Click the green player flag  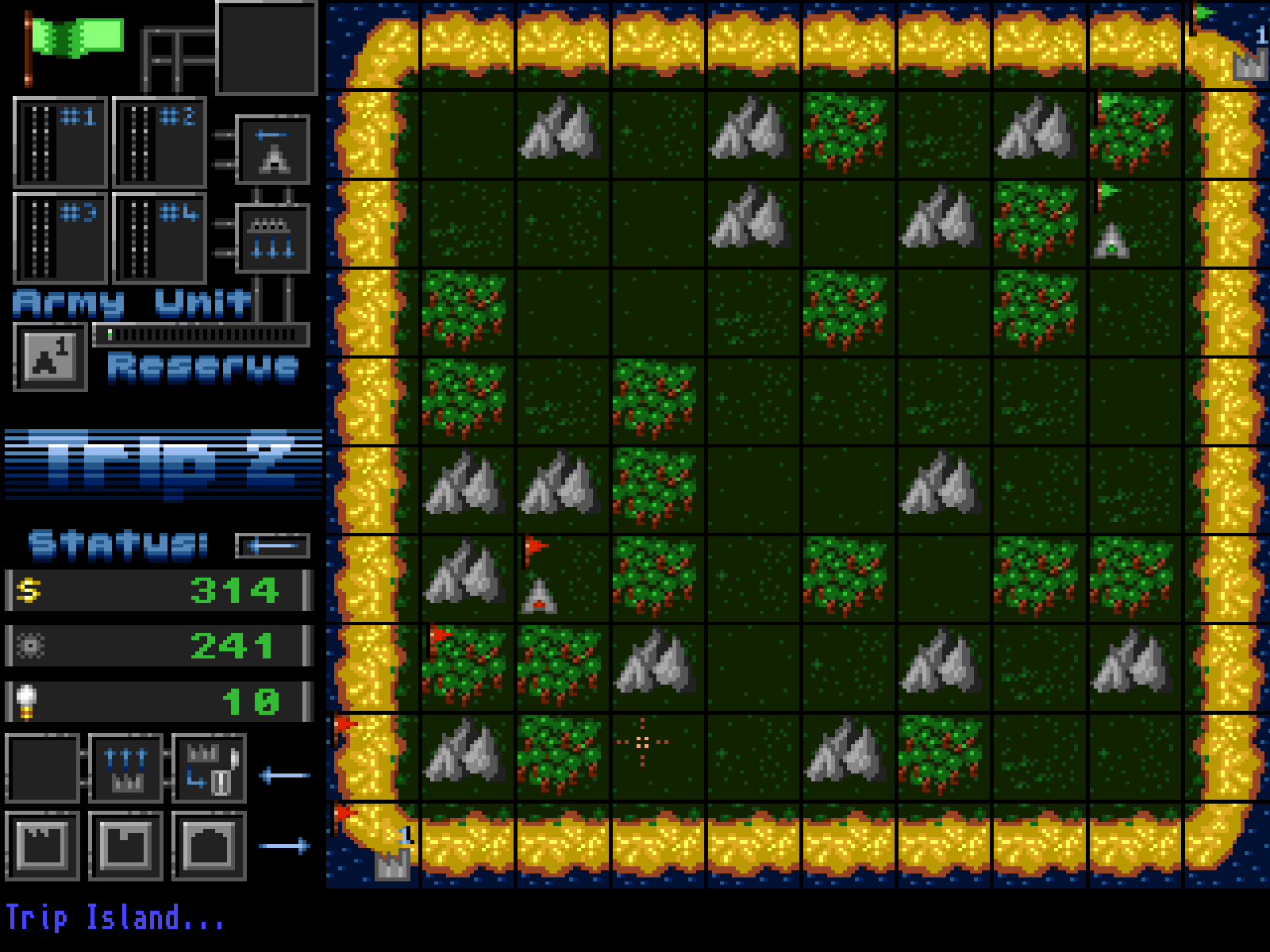[75, 40]
